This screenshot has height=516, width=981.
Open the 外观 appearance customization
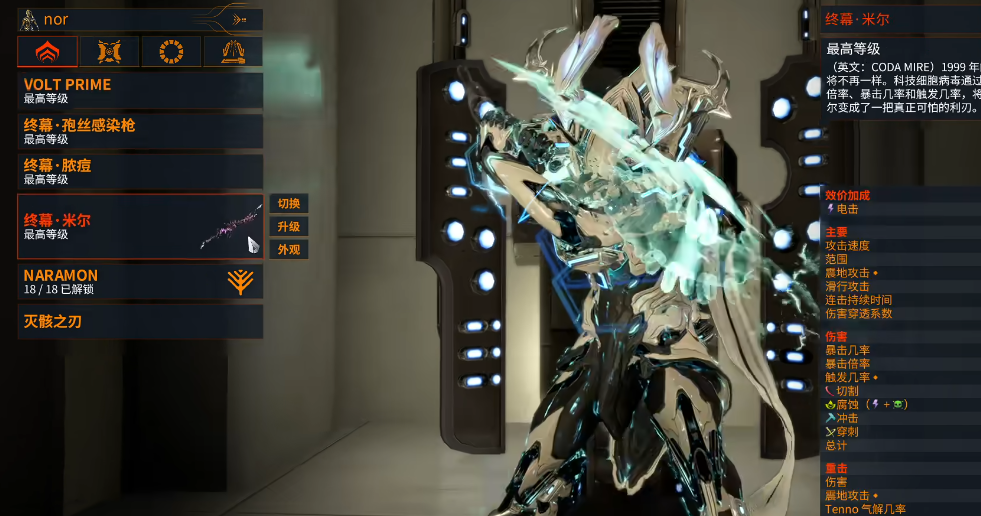(x=288, y=249)
